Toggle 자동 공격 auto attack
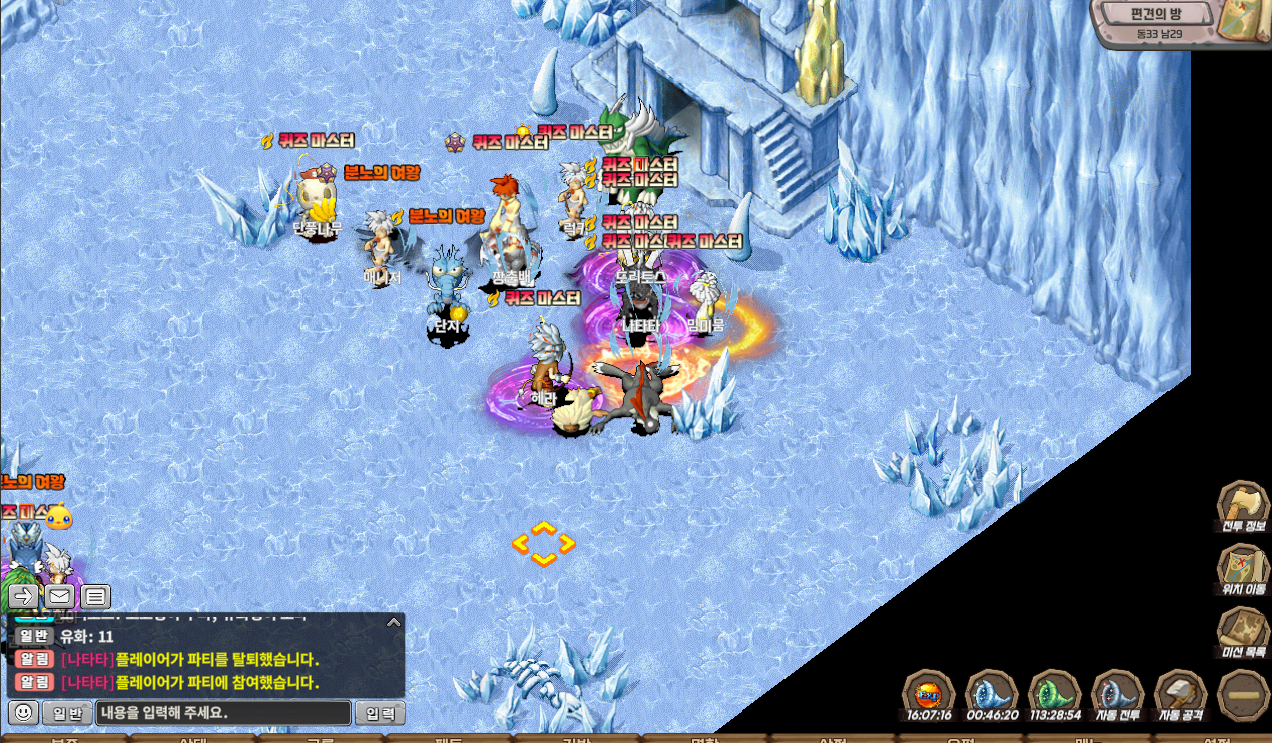 point(1180,692)
